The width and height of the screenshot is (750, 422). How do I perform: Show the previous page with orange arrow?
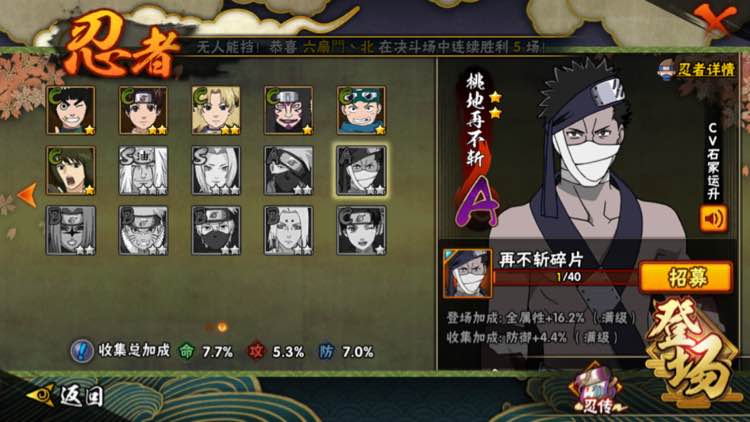(28, 193)
